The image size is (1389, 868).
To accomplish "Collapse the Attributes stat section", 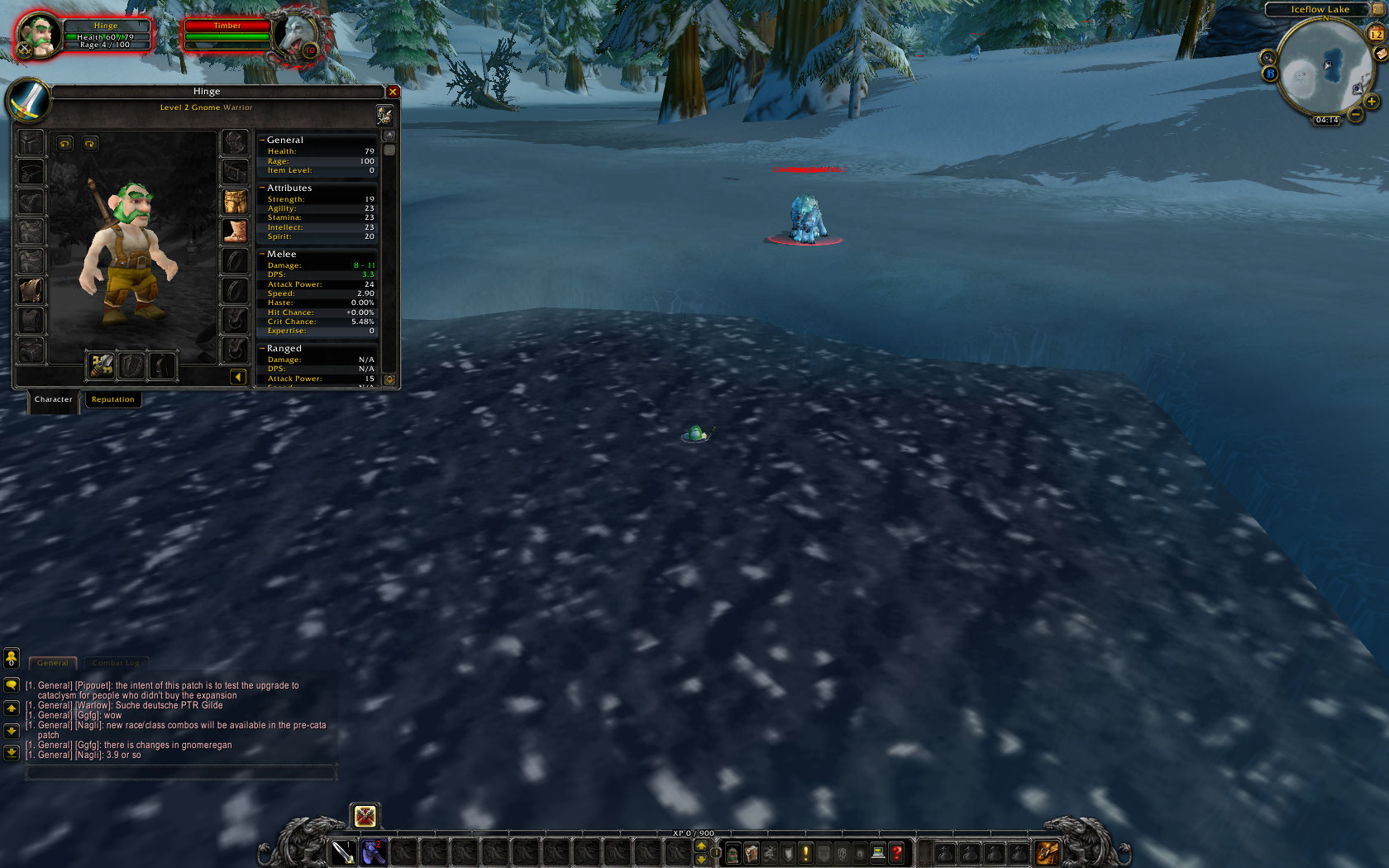I will 262,188.
